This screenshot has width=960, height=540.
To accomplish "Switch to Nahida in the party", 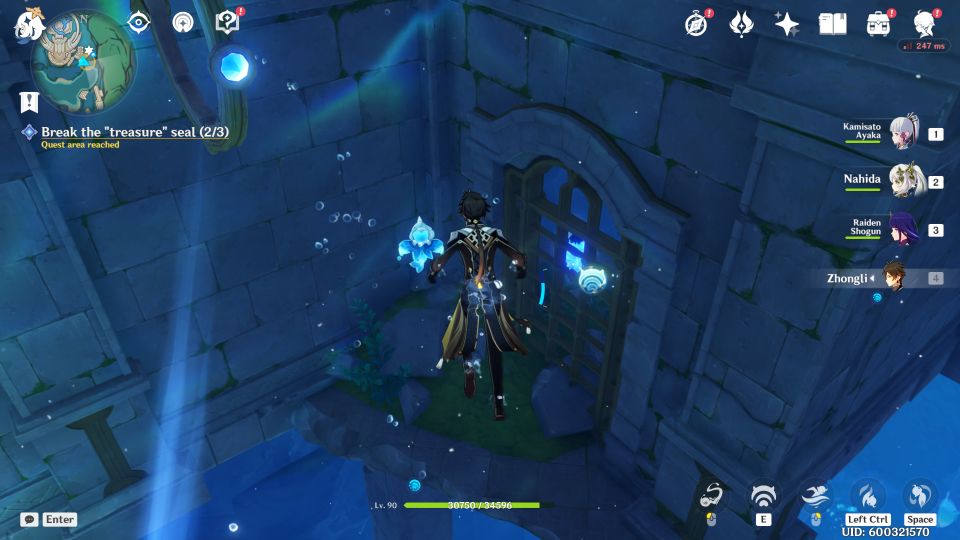I will pos(903,181).
